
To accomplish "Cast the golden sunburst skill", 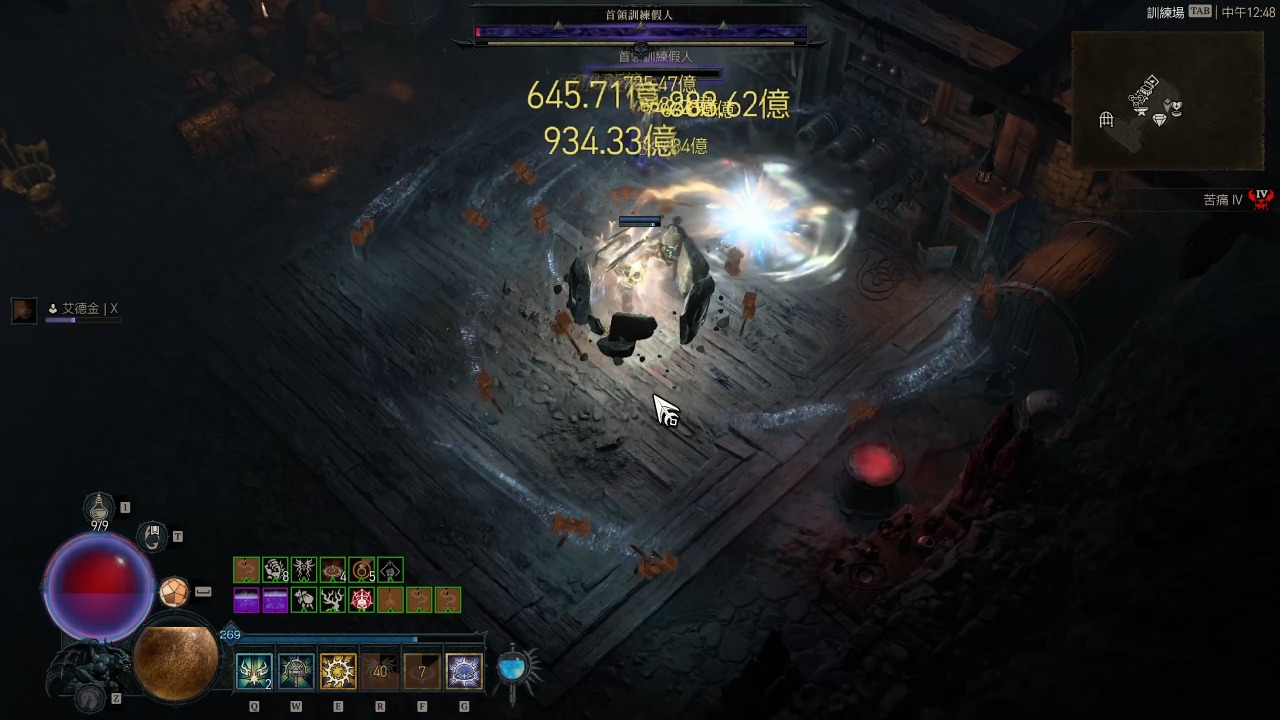I will tap(338, 671).
